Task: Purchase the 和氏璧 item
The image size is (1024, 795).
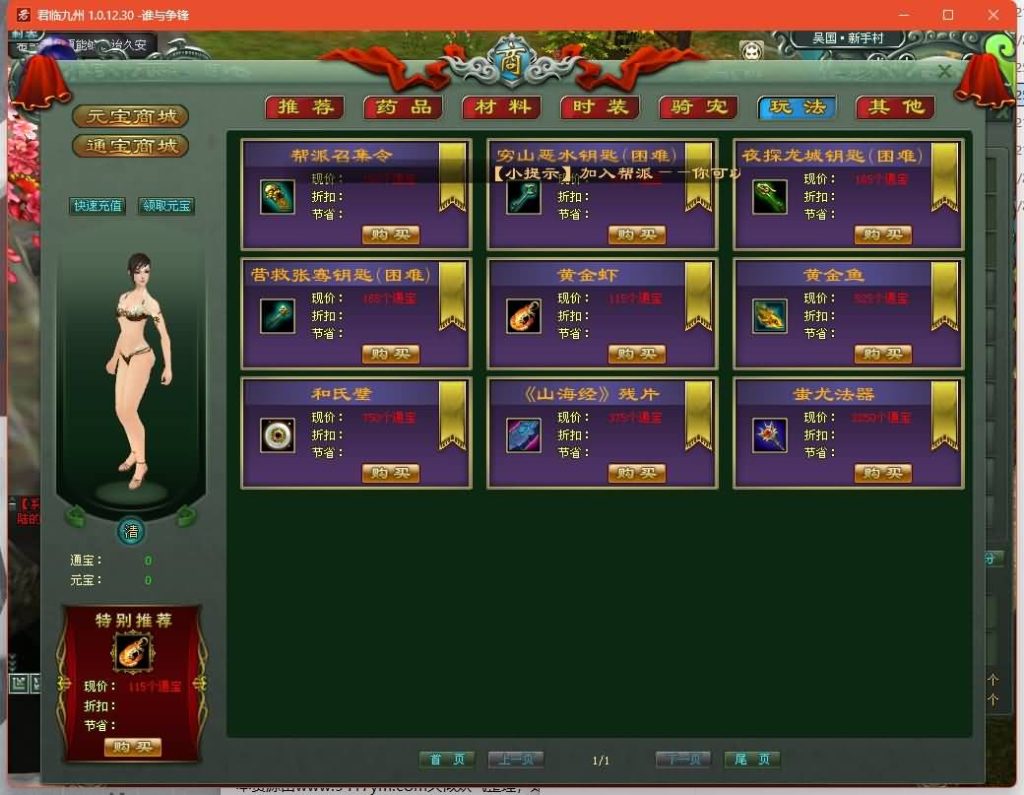Action: 390,473
